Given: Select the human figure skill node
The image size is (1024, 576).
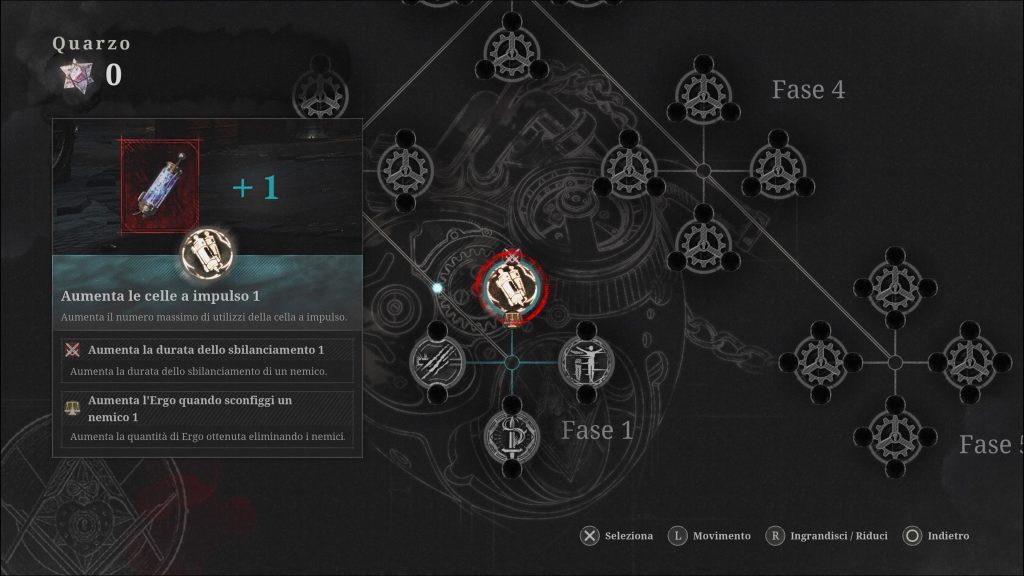Looking at the screenshot, I should pos(585,361).
